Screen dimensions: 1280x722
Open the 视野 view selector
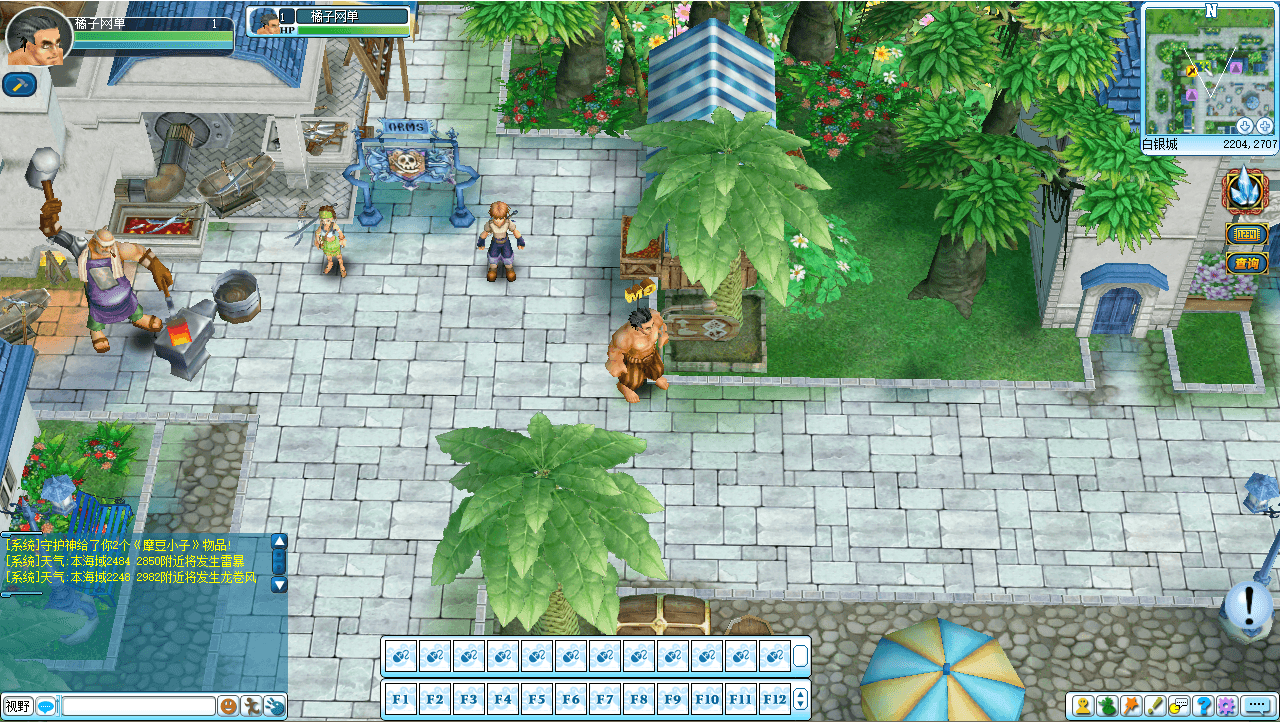[x=17, y=705]
